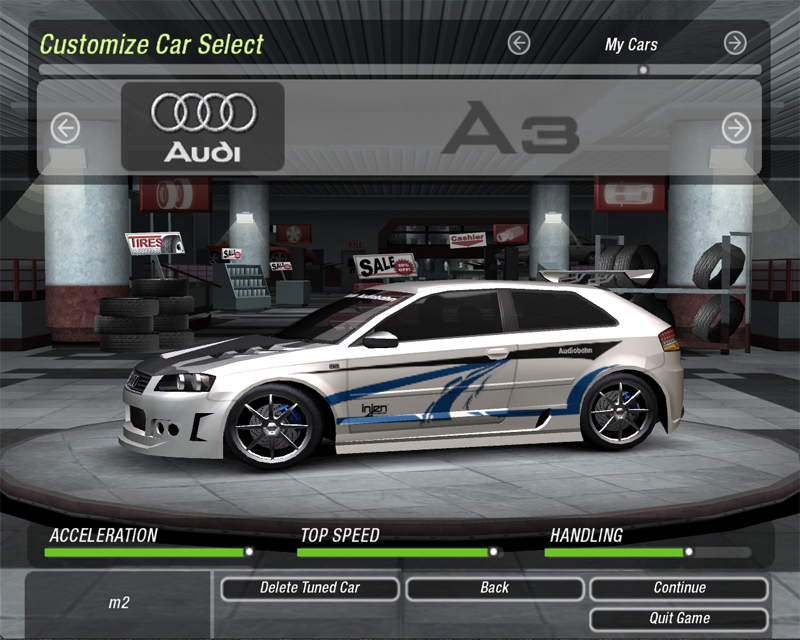The width and height of the screenshot is (800, 640).
Task: Continue with the selected Audi A3
Action: point(679,588)
